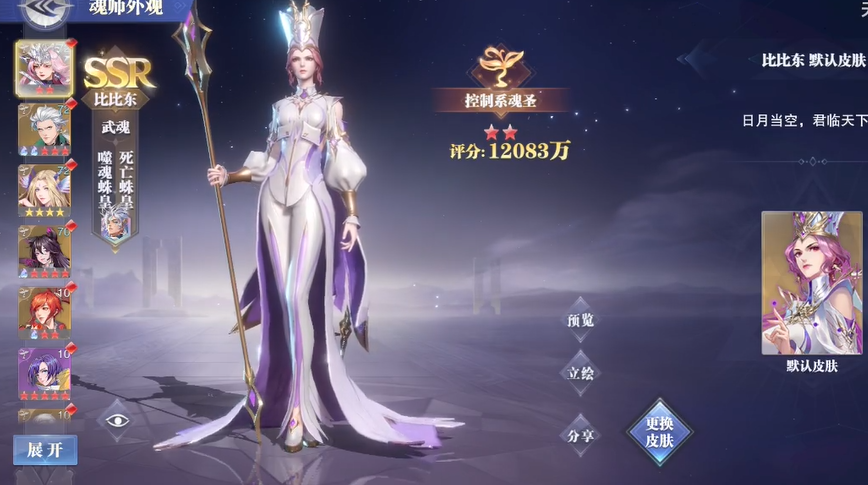Choose the silver-haired character portrait
The height and width of the screenshot is (485, 868).
click(x=44, y=128)
